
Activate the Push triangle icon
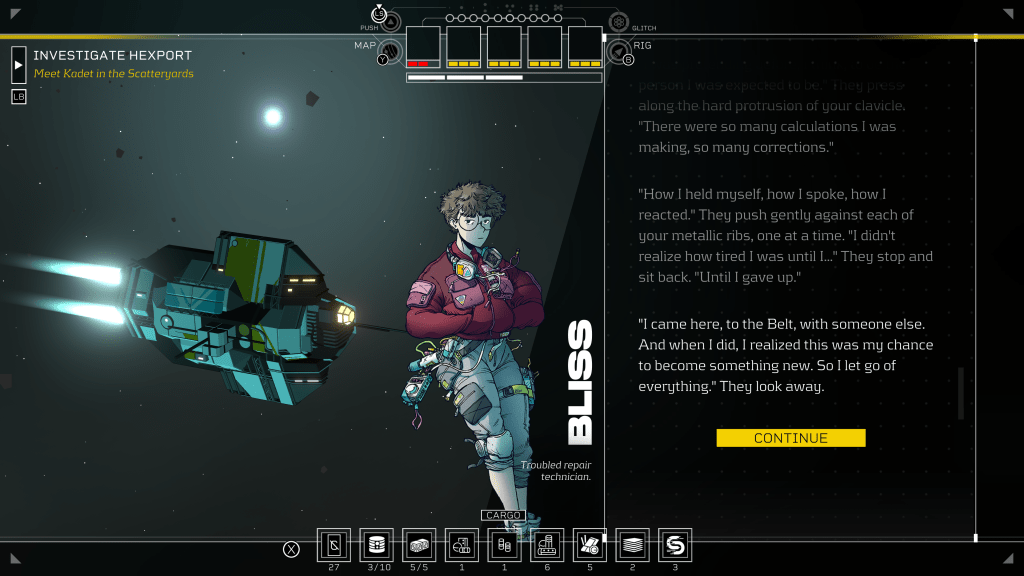click(x=390, y=22)
